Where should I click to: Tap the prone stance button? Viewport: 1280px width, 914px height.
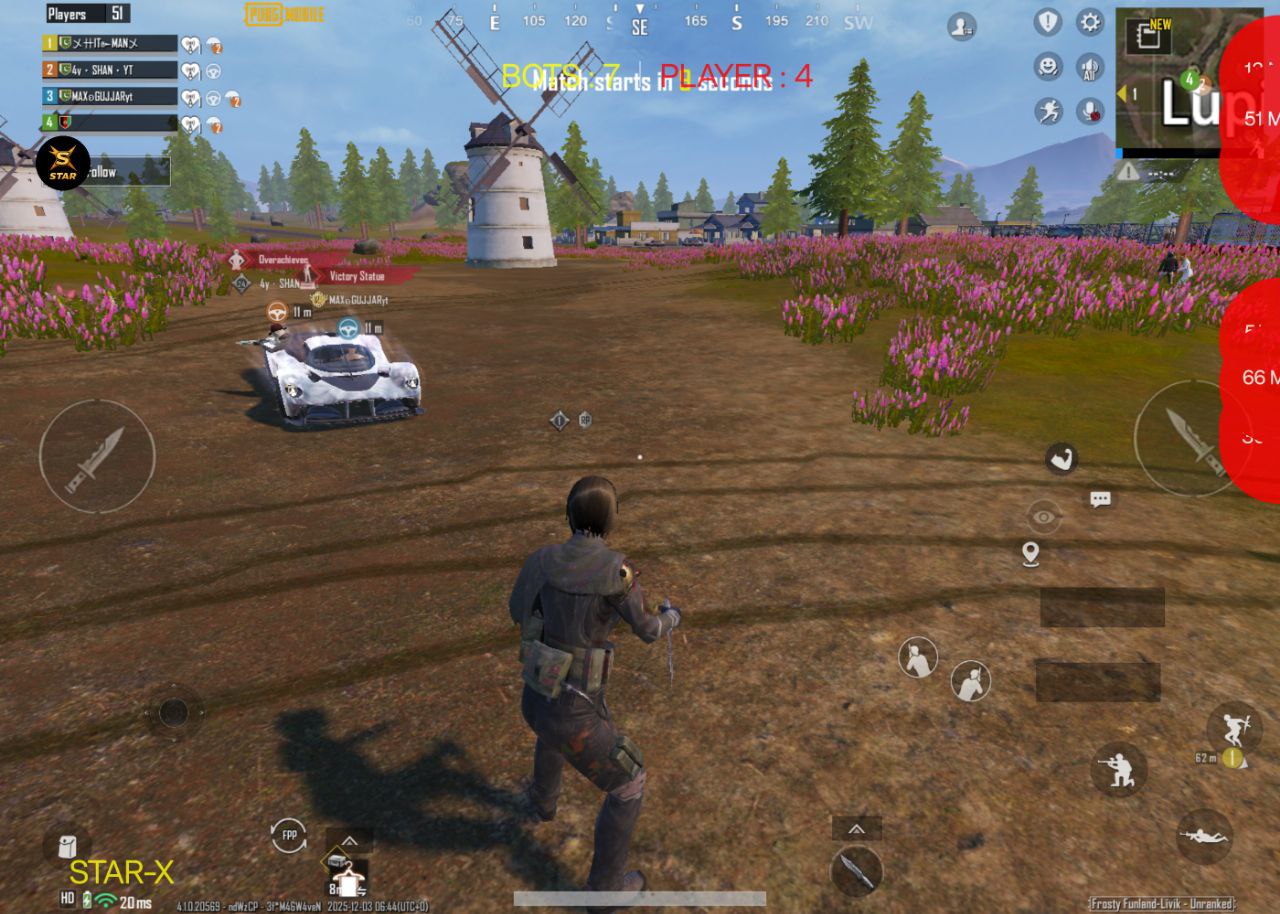tap(1203, 836)
